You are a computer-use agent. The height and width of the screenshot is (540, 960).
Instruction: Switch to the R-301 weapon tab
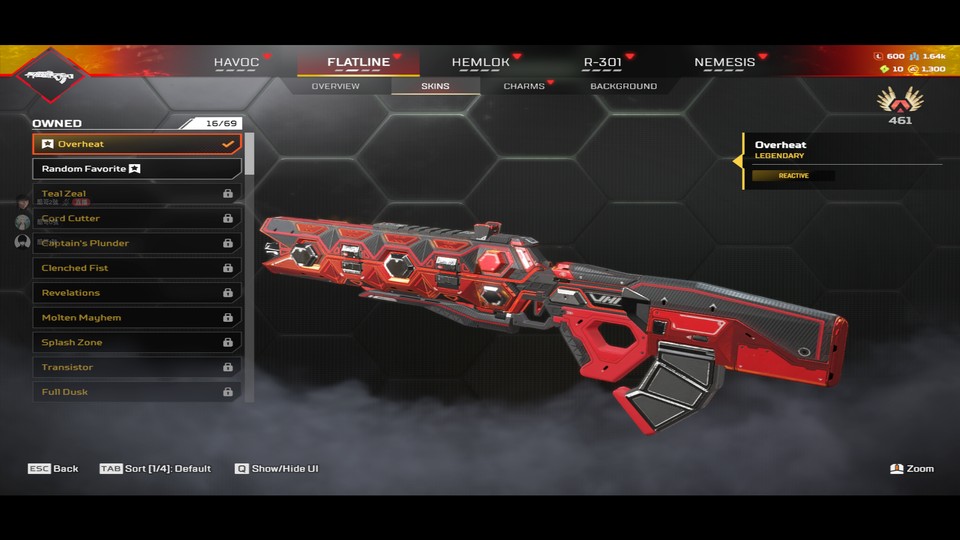click(602, 62)
